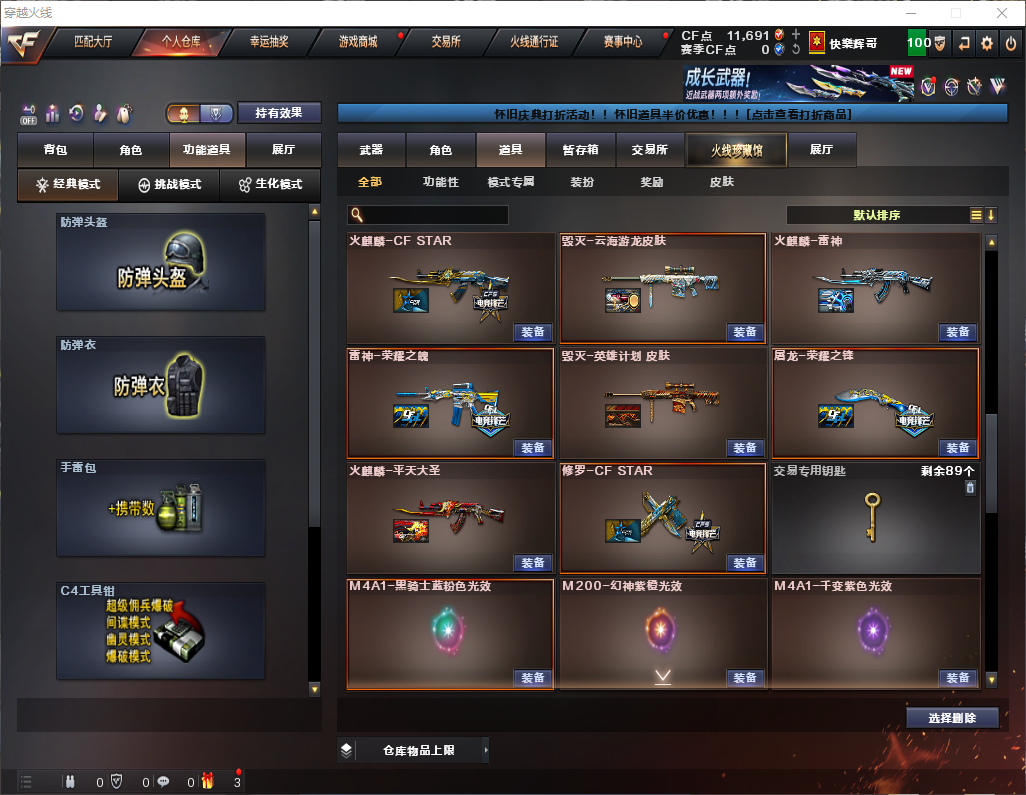Show the 功能性 functional items filter
The image size is (1026, 795).
[x=440, y=182]
